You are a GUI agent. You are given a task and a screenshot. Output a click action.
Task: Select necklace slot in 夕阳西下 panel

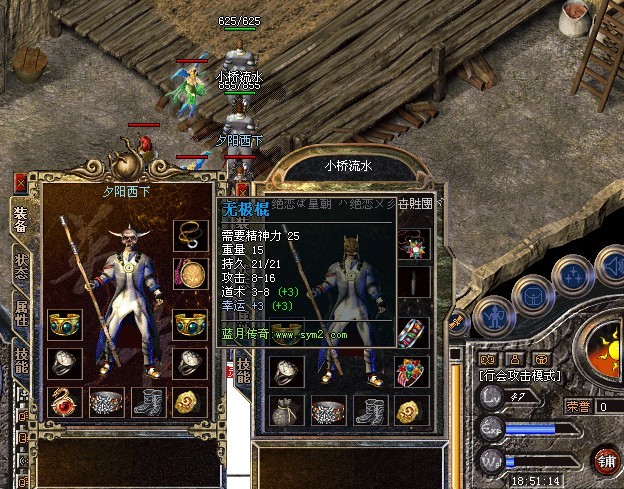pos(188,234)
